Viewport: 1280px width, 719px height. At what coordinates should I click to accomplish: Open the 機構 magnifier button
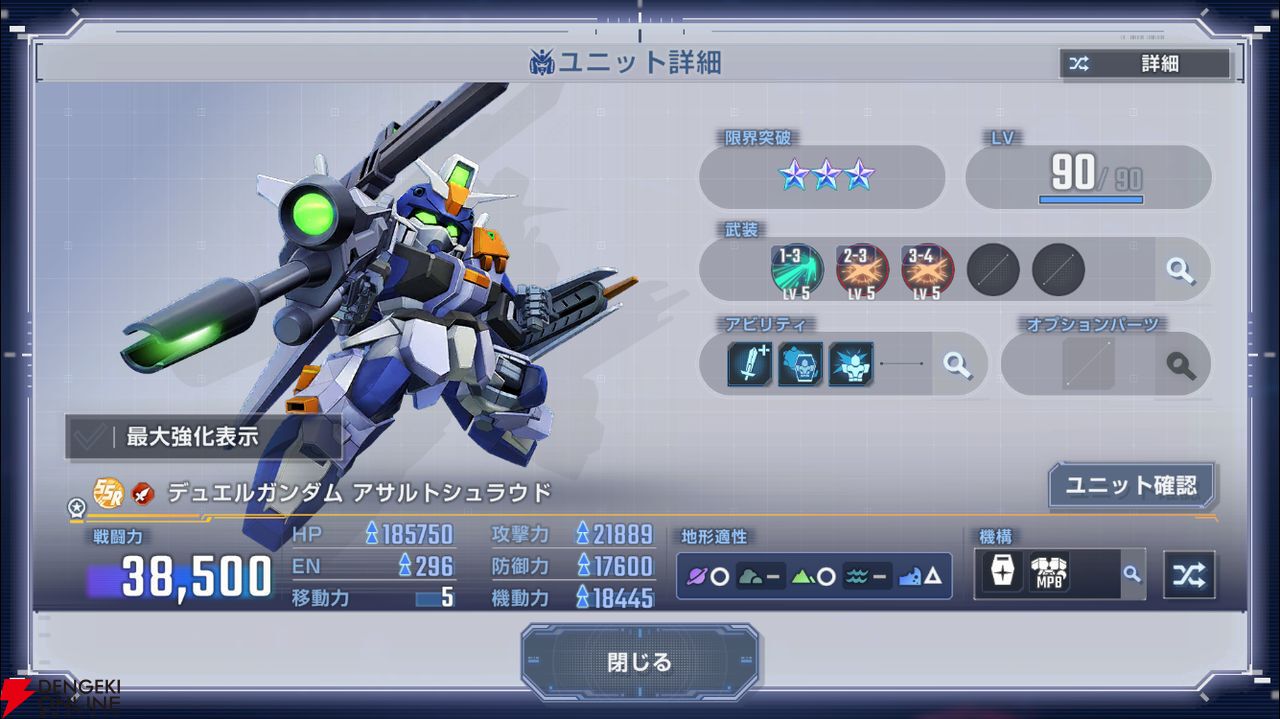[x=1131, y=574]
